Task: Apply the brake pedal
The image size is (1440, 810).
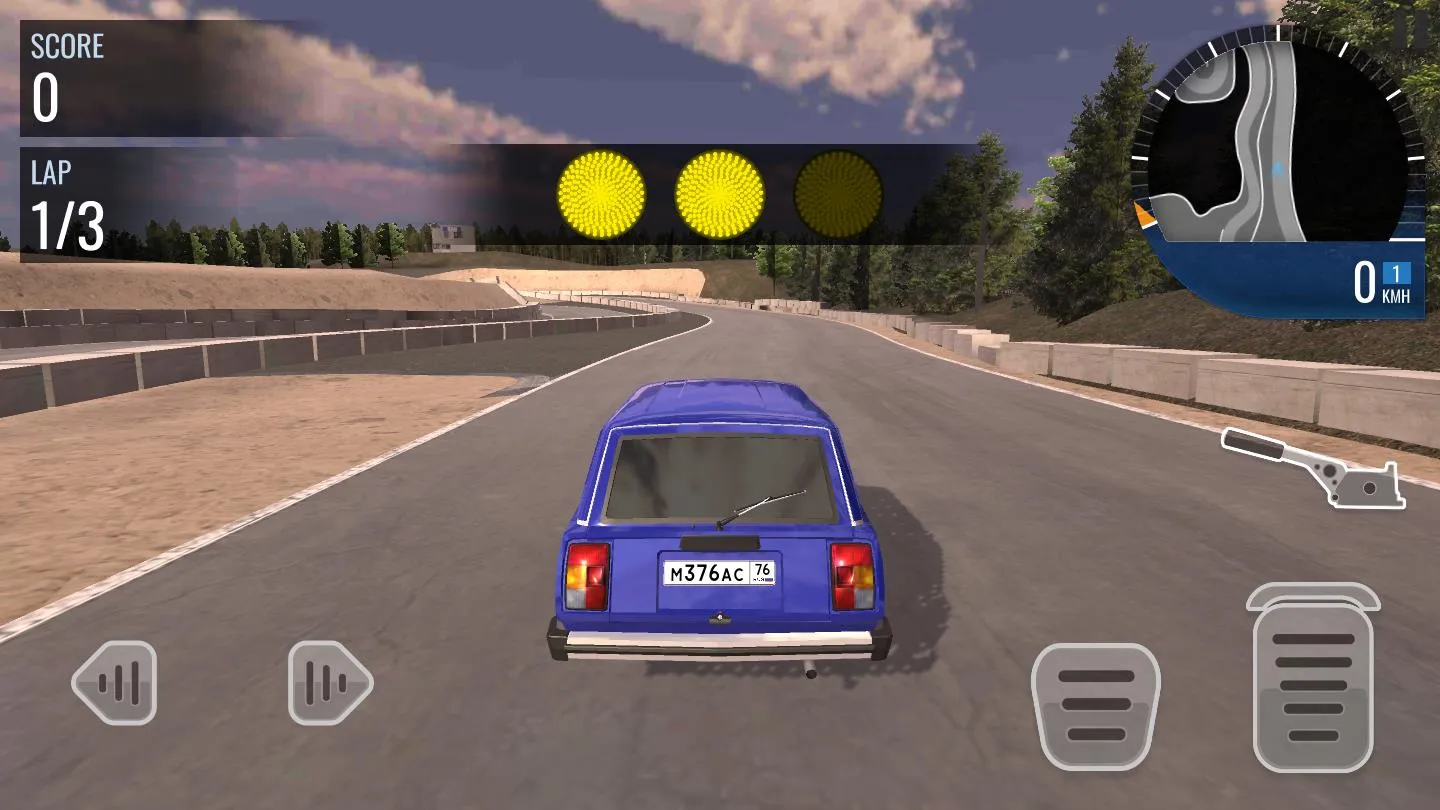Action: [x=1095, y=706]
